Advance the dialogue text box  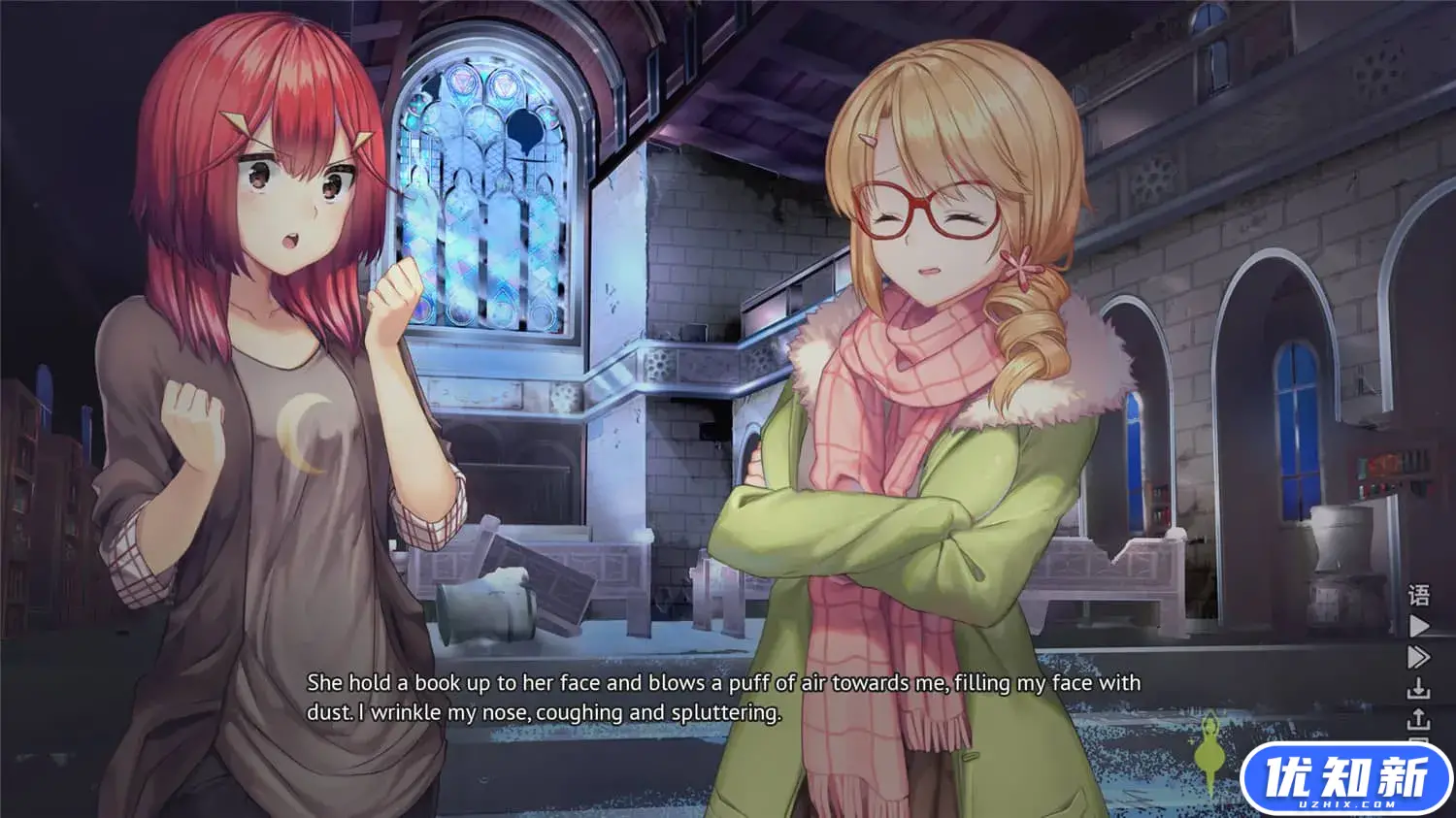[x=723, y=698]
